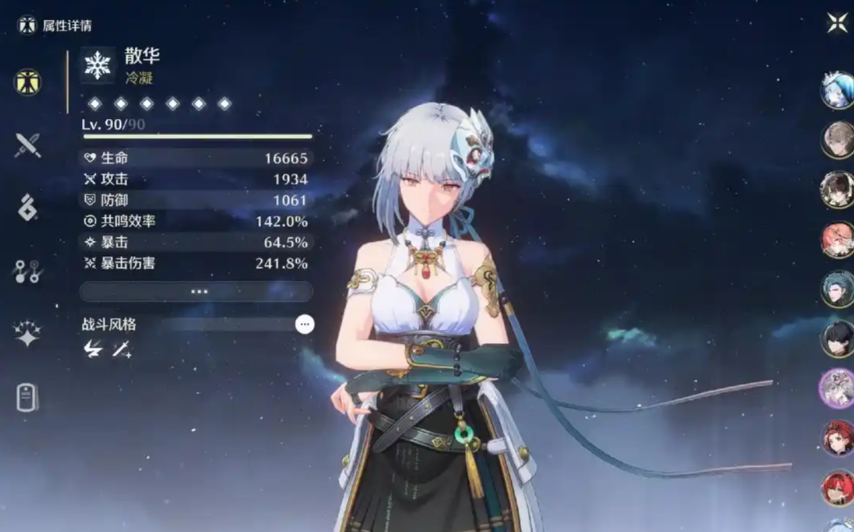Open combat style details round button
The height and width of the screenshot is (532, 854).
(x=305, y=324)
